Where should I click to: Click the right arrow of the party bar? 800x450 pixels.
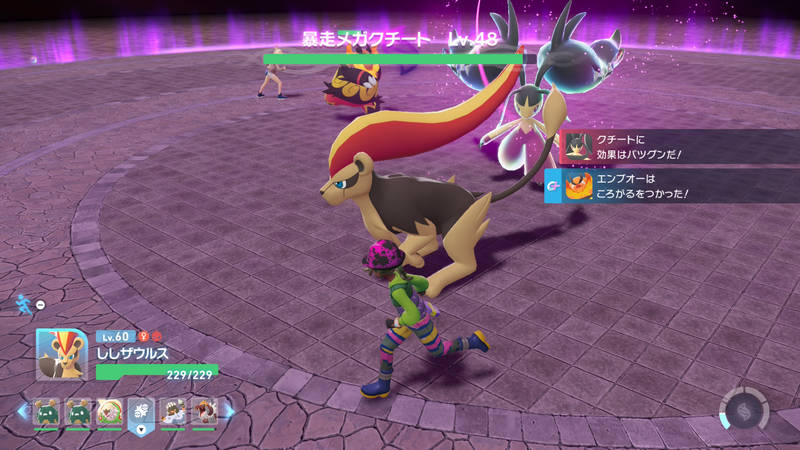tap(229, 411)
